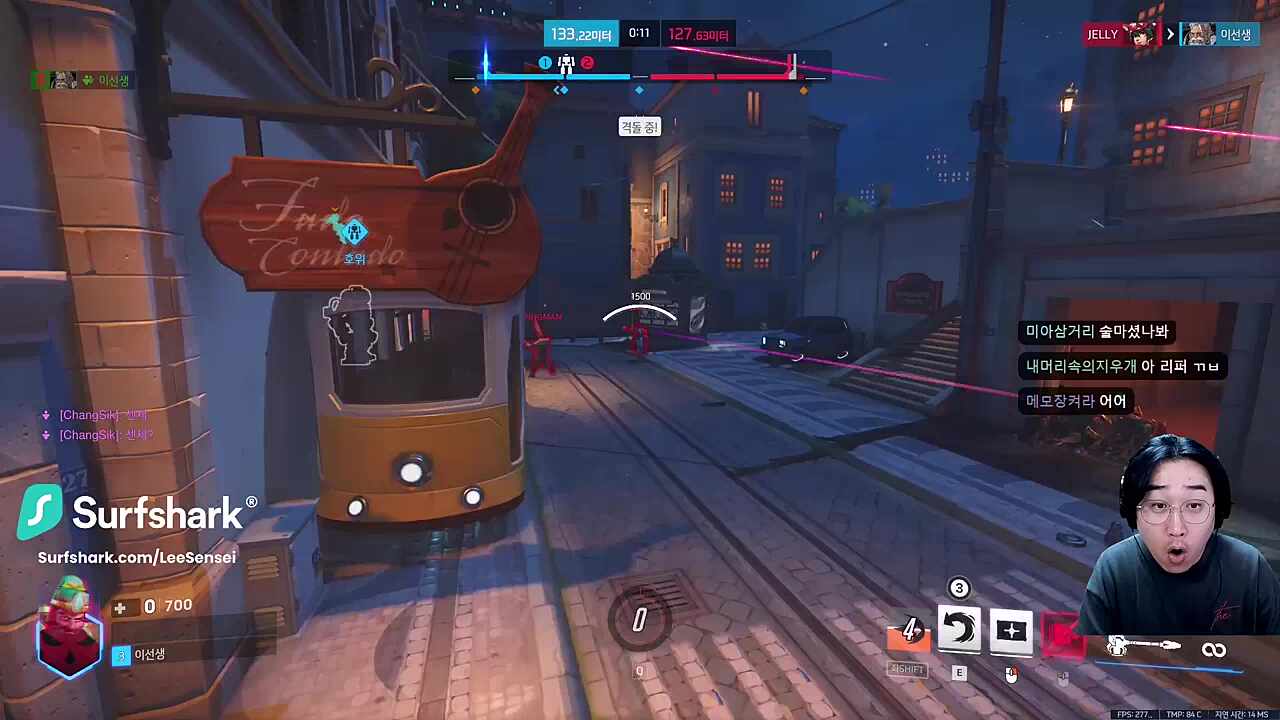Click the Surfshark shark logo
This screenshot has width=1280, height=720.
(x=40, y=512)
